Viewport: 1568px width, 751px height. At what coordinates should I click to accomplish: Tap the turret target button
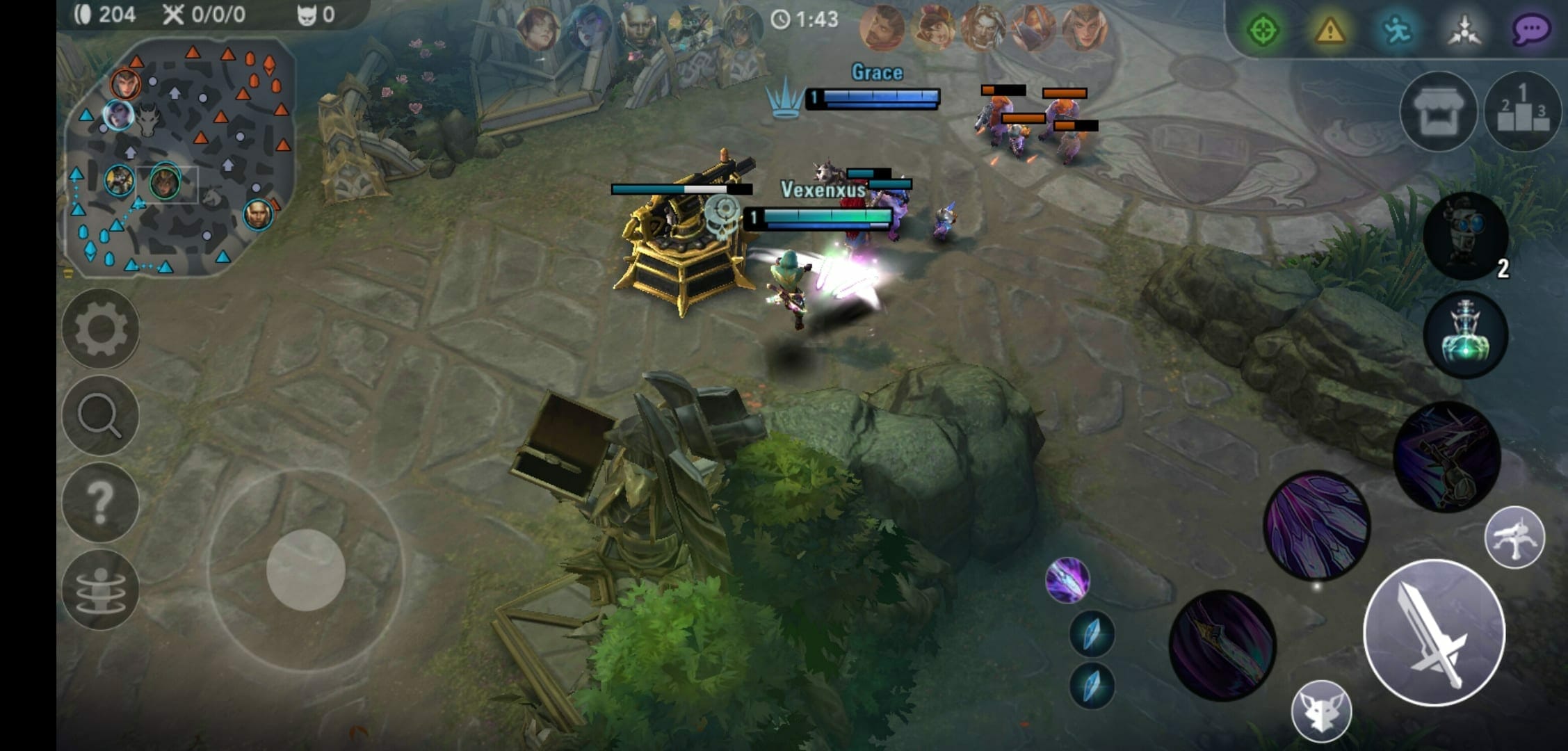1514,538
